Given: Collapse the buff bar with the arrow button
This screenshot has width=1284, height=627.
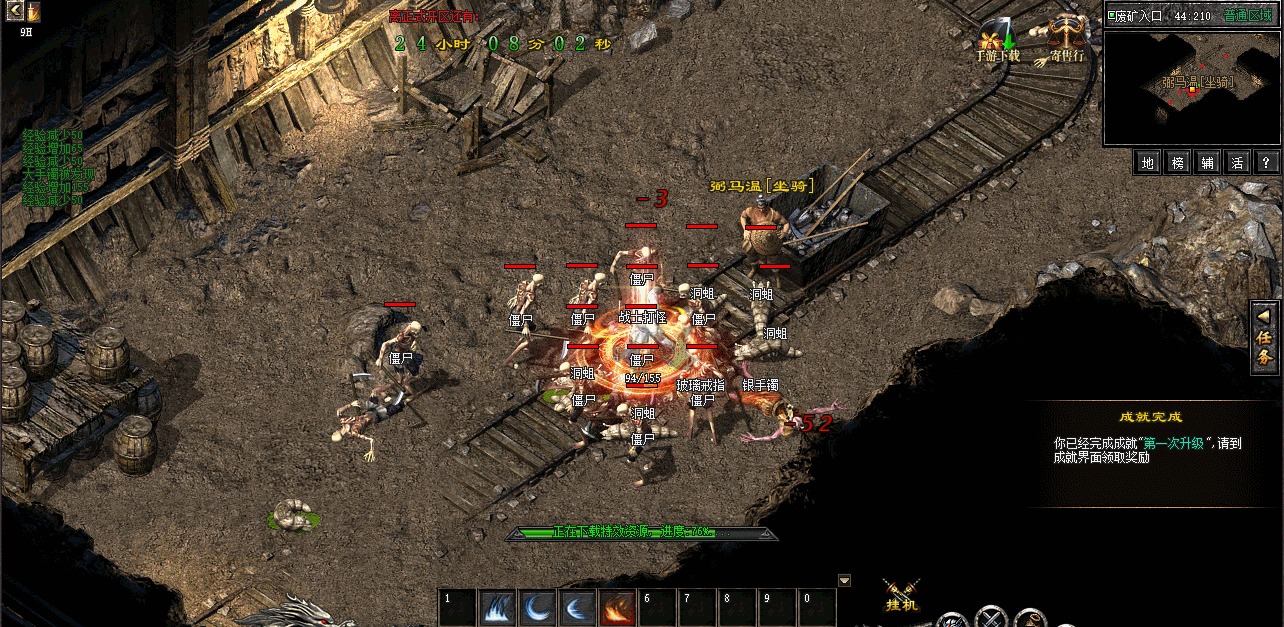Looking at the screenshot, I should 14,11.
